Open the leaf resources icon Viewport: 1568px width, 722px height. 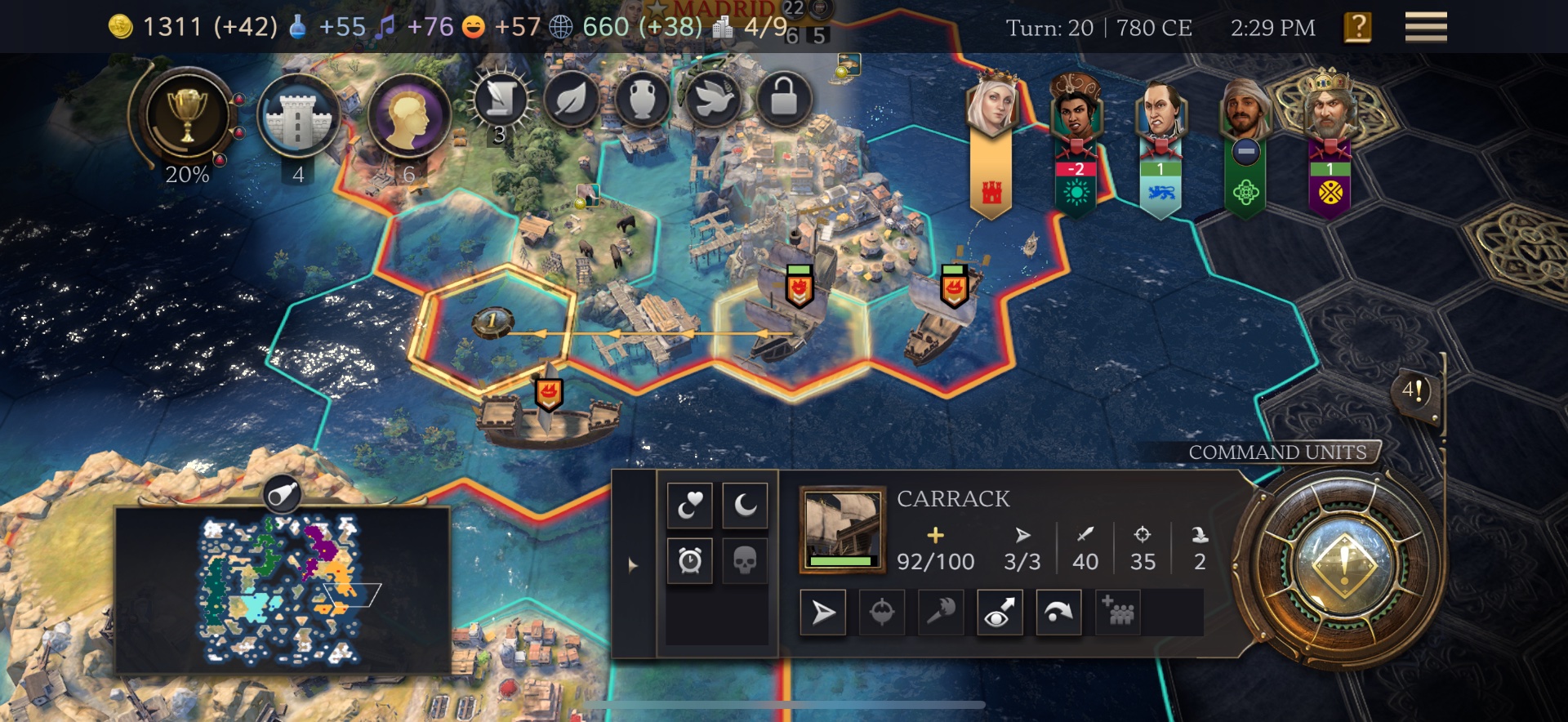tap(572, 100)
